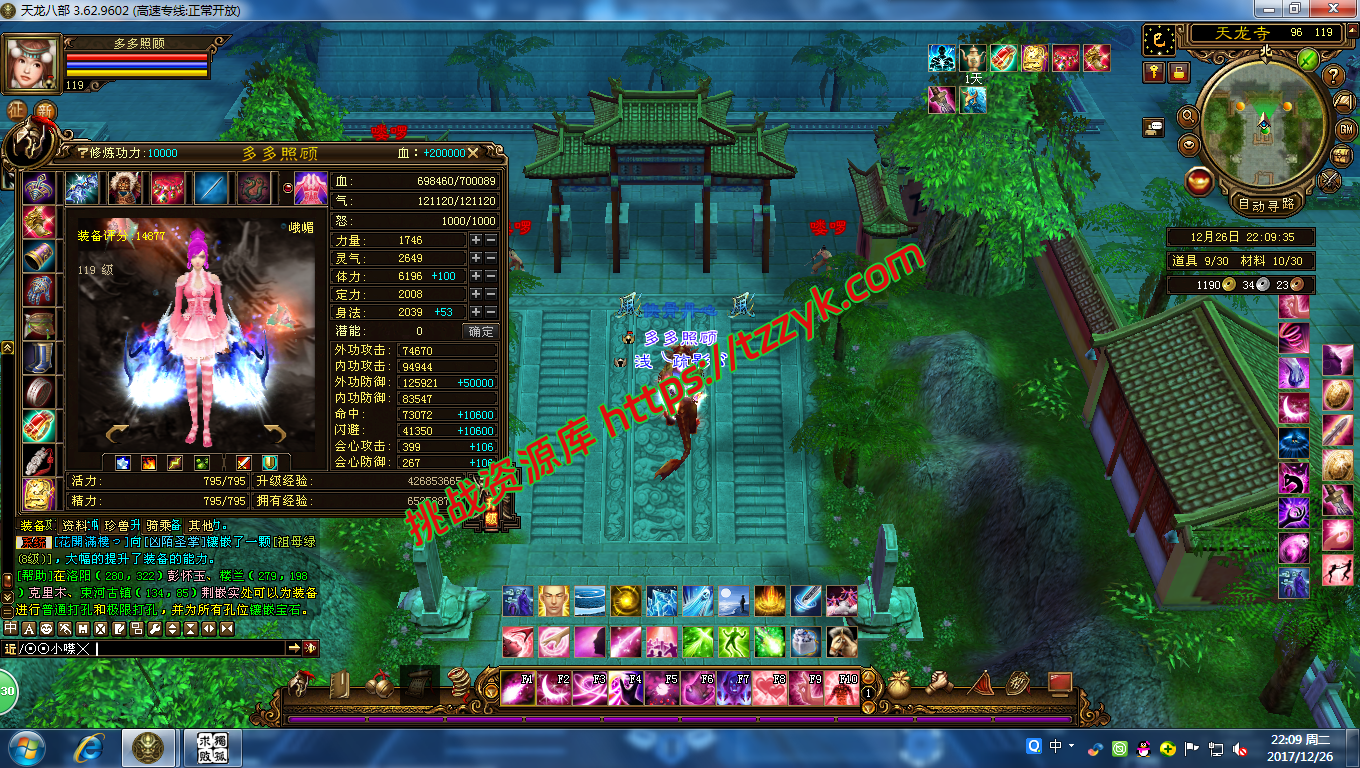Open the GM help button
This screenshot has width=1360, height=768.
1345,129
